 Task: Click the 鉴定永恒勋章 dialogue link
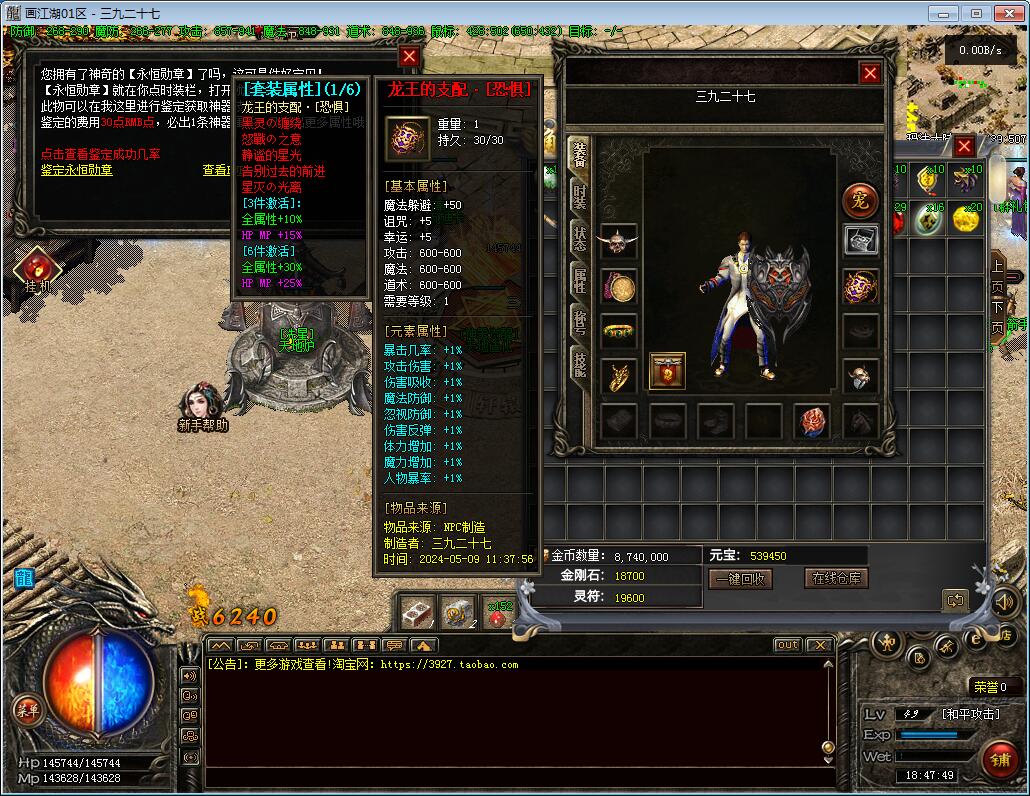click(x=77, y=170)
